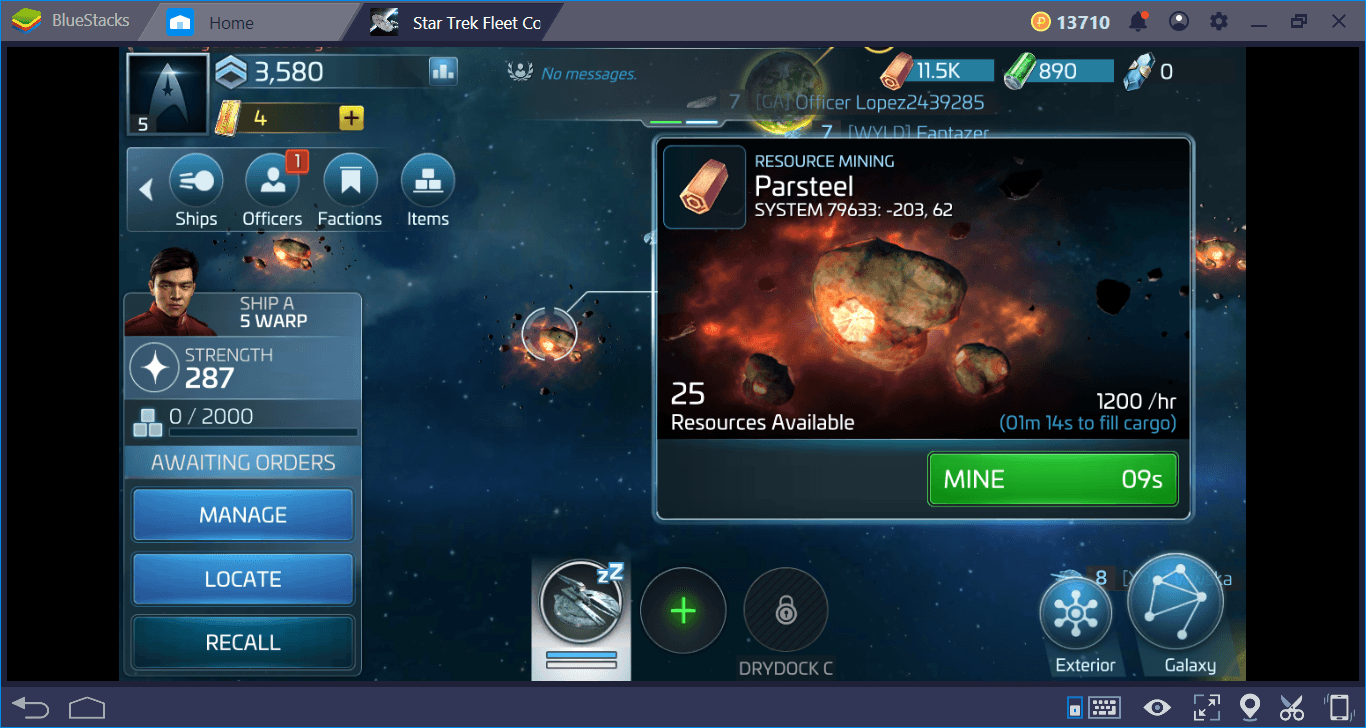Screen dimensions: 1366x728
Task: Add more tickets with the yellow plus
Action: (351, 118)
